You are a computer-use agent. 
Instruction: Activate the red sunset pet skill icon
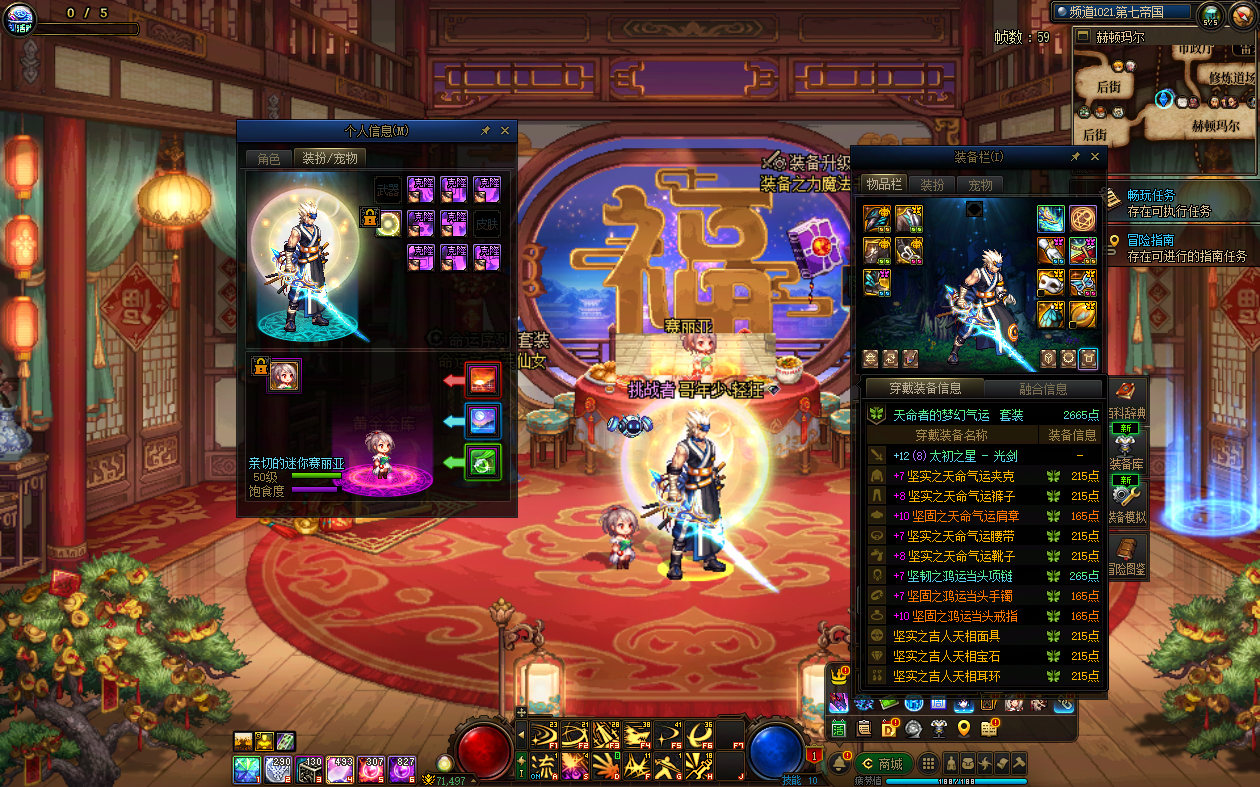[484, 380]
